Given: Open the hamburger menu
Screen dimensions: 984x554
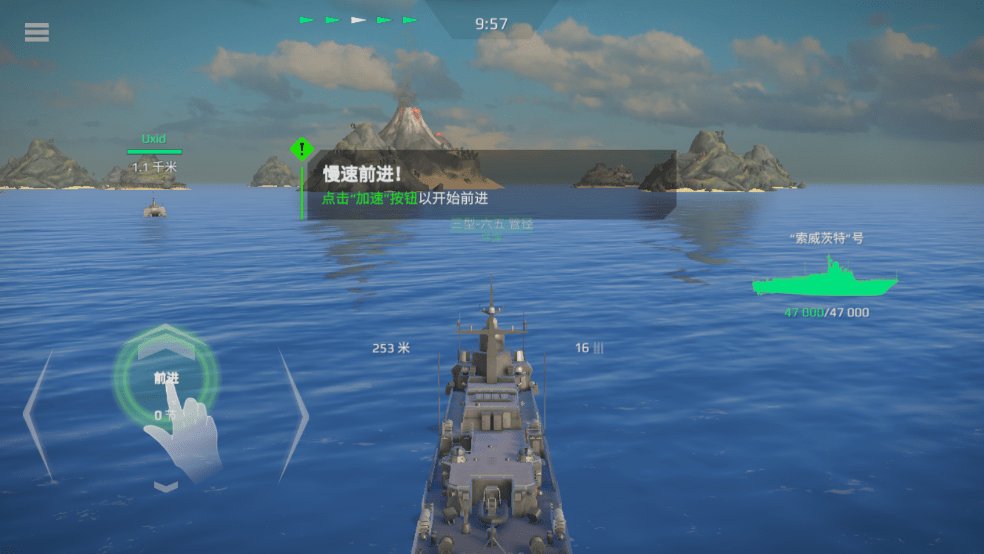Looking at the screenshot, I should point(37,33).
